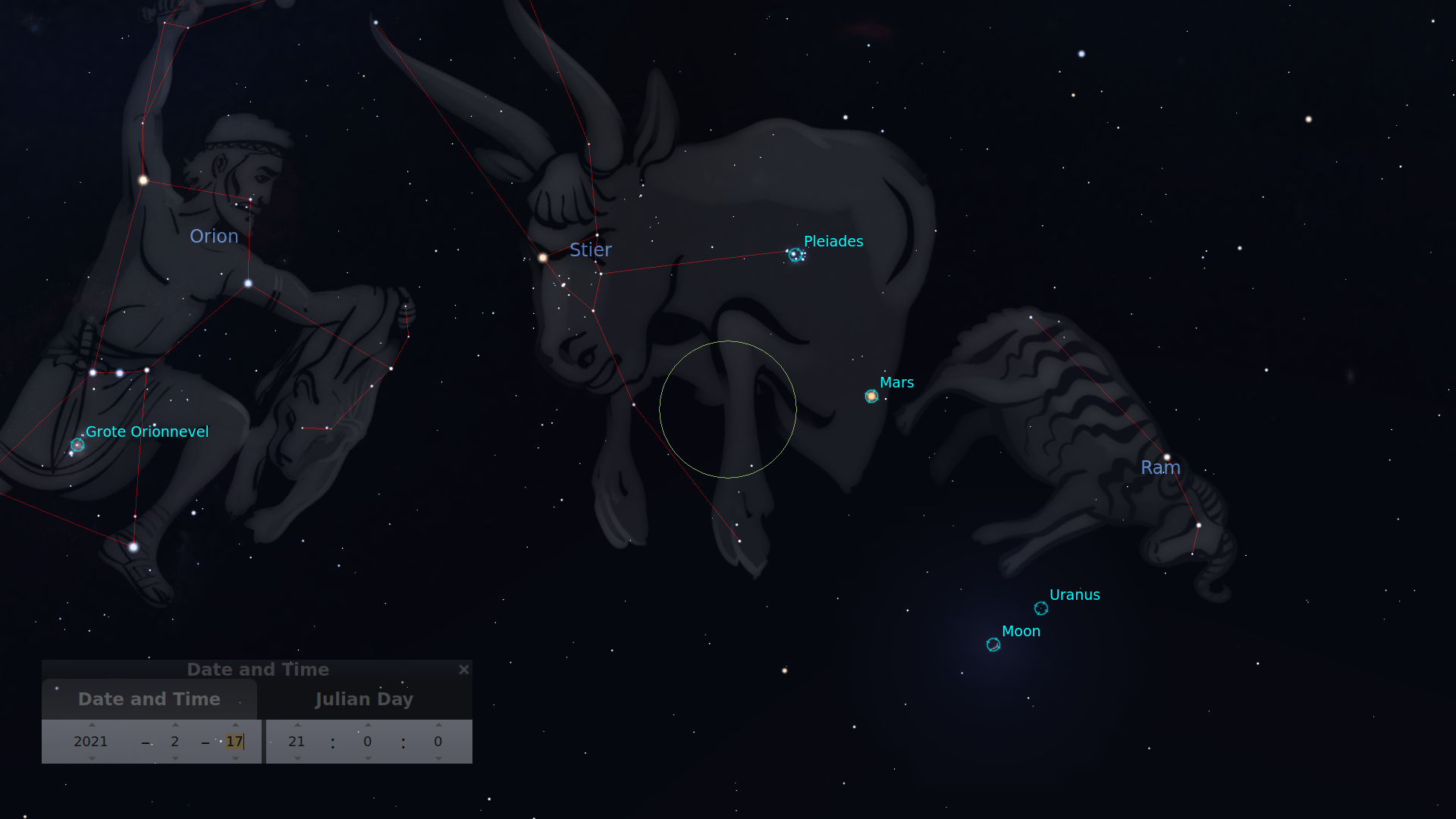The image size is (1456, 819).
Task: Decrement the minutes value
Action: [x=368, y=759]
